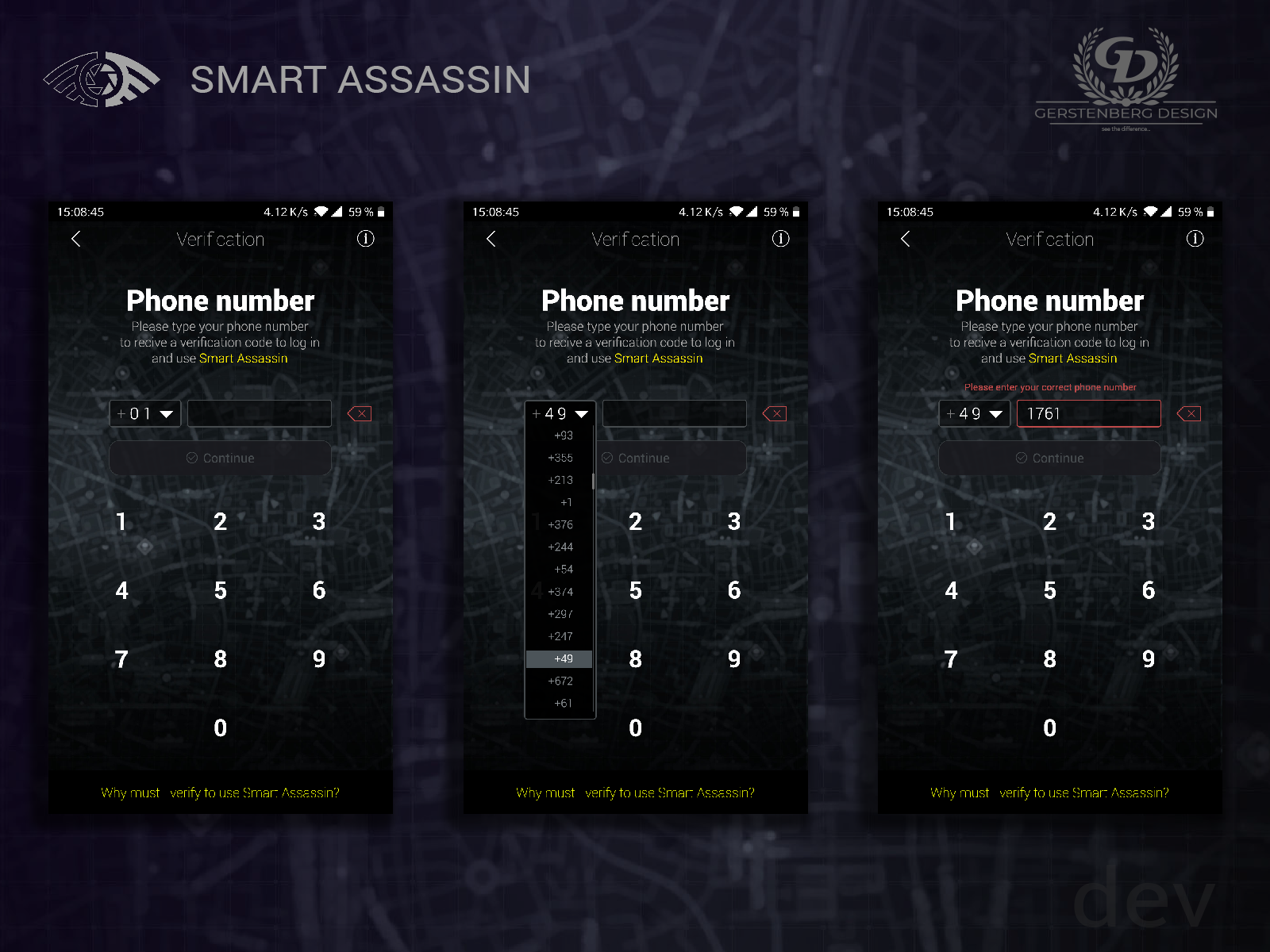This screenshot has height=952, width=1270.
Task: Open the country code dropdown on the third screen
Action: click(975, 413)
